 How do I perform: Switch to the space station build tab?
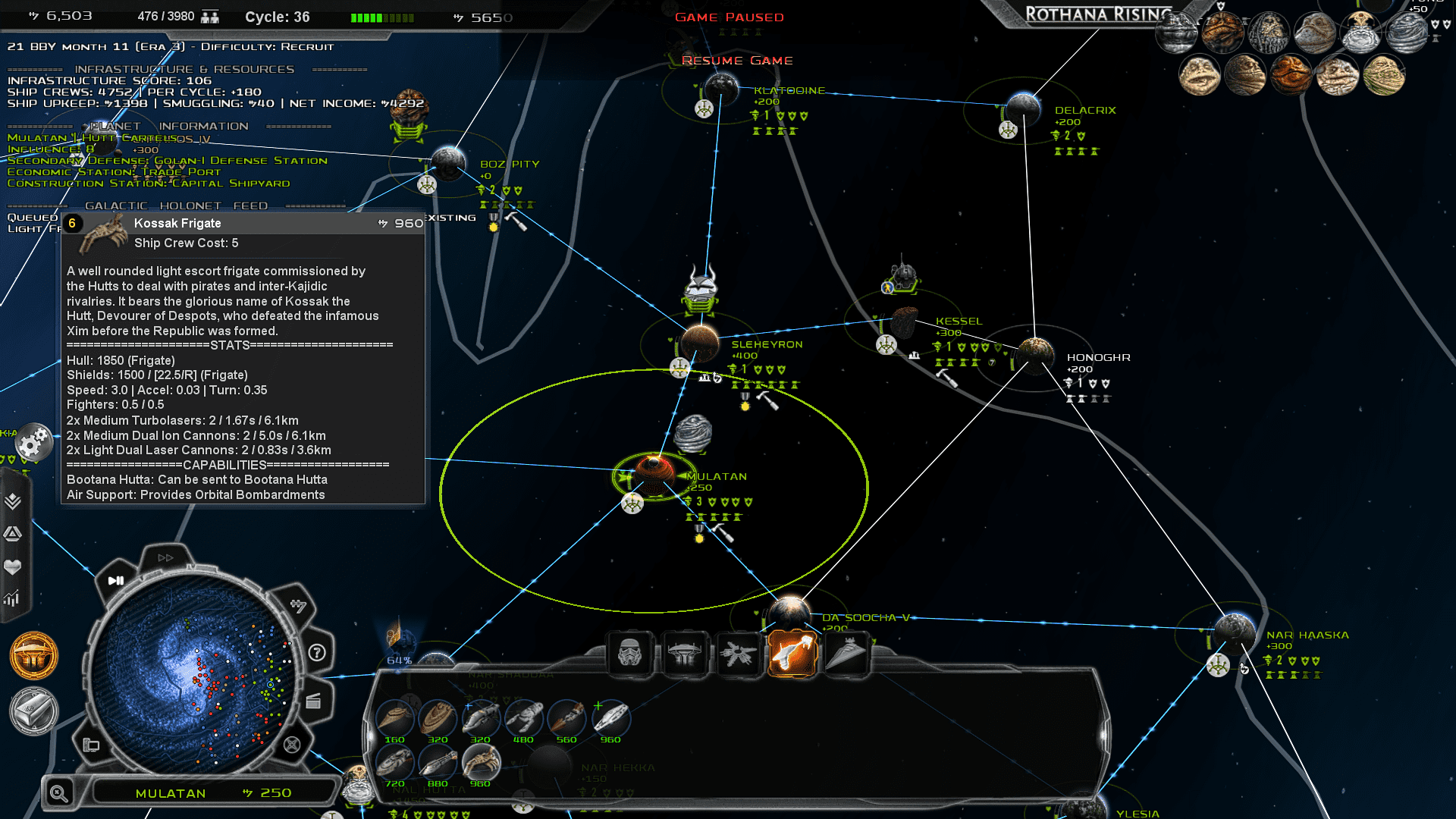point(738,653)
